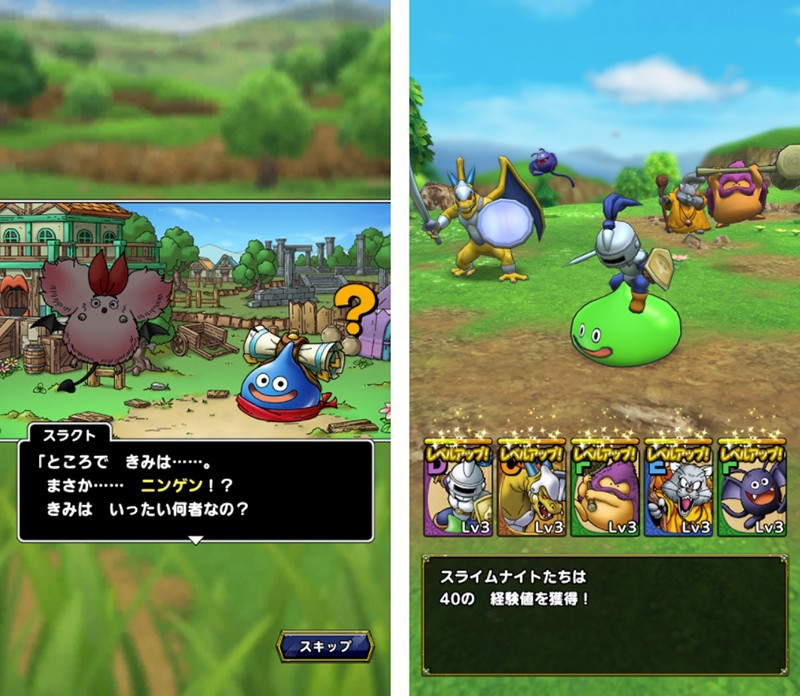
Task: Skip the cutscene with the スキップ button
Action: [325, 645]
